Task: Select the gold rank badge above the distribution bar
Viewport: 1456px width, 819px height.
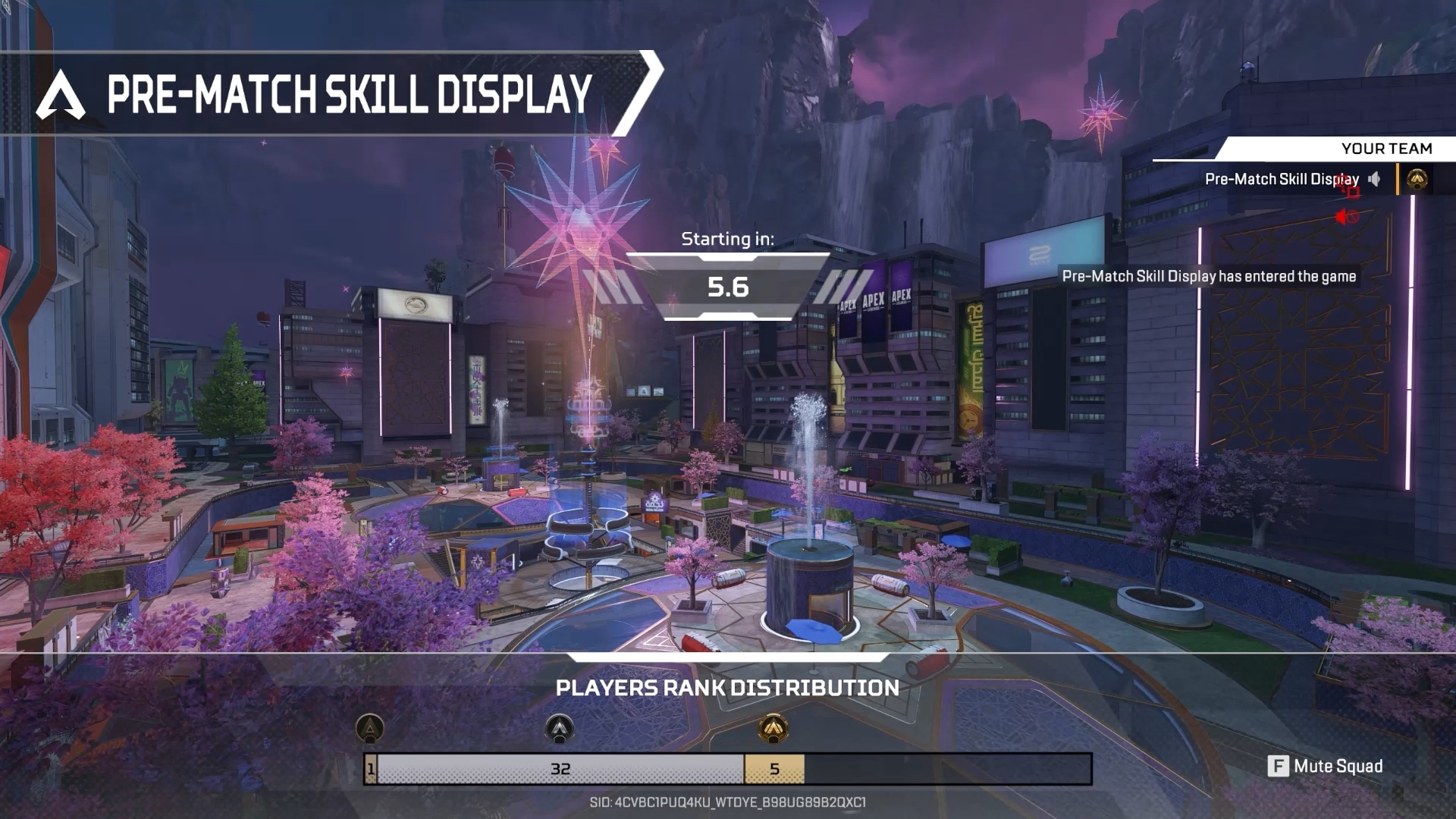Action: click(x=773, y=729)
